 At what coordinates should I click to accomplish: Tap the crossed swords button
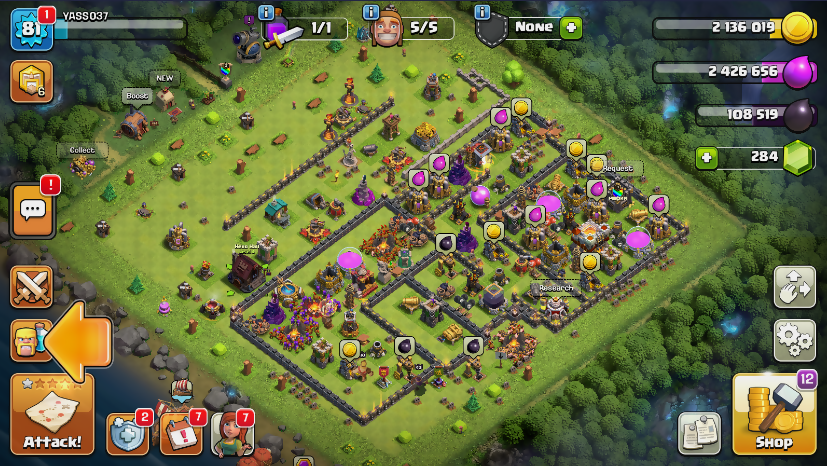(x=31, y=287)
